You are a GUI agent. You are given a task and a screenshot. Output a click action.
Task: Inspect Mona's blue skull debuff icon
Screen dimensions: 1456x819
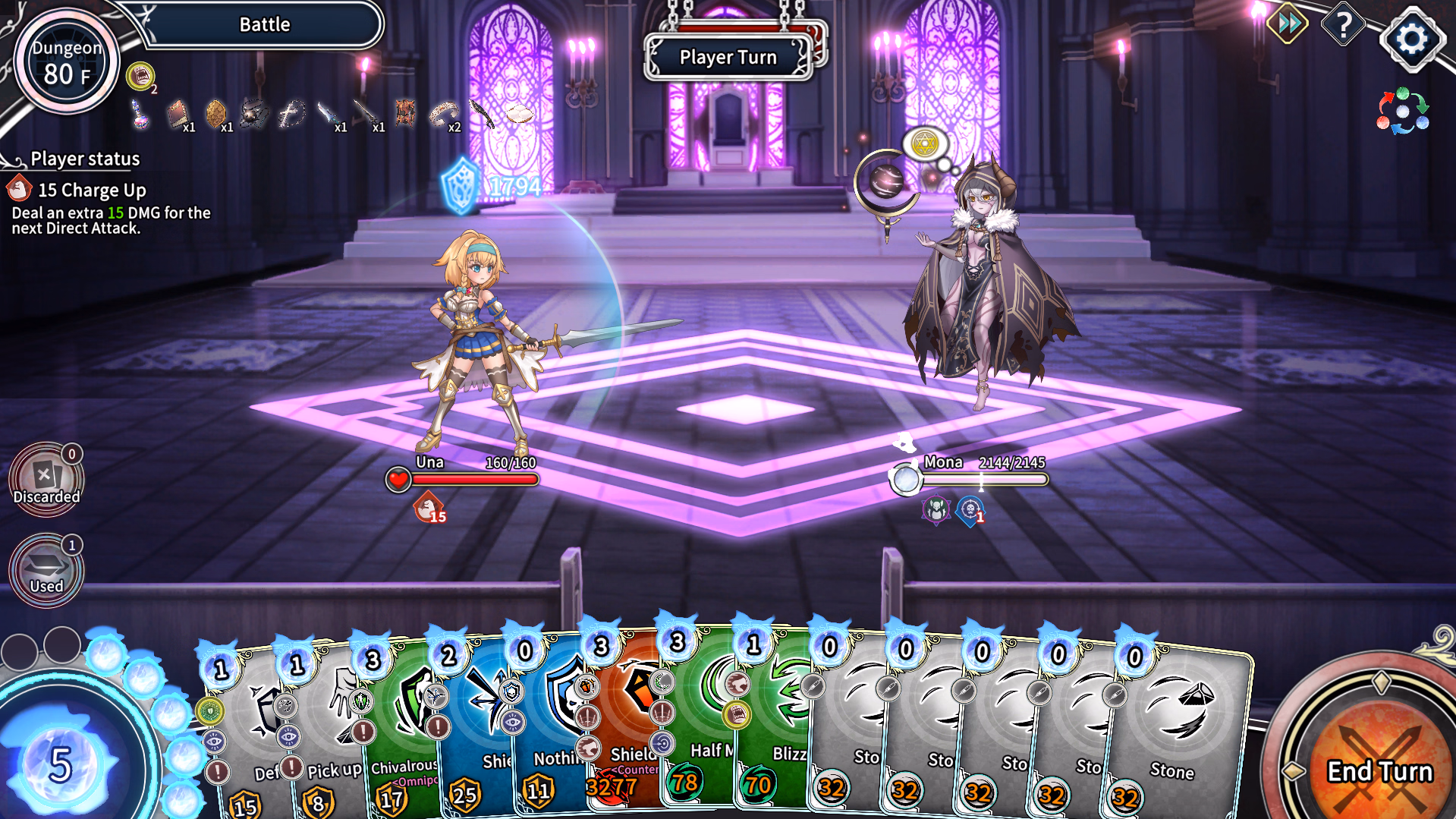coord(970,509)
